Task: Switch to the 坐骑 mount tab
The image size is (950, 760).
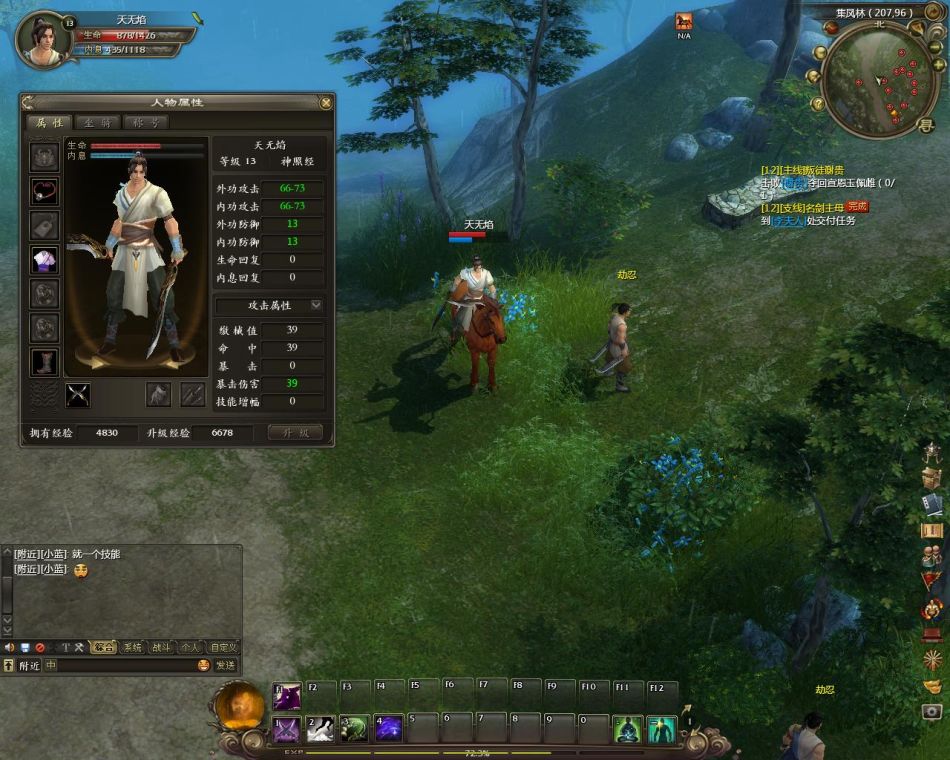Action: (x=98, y=123)
